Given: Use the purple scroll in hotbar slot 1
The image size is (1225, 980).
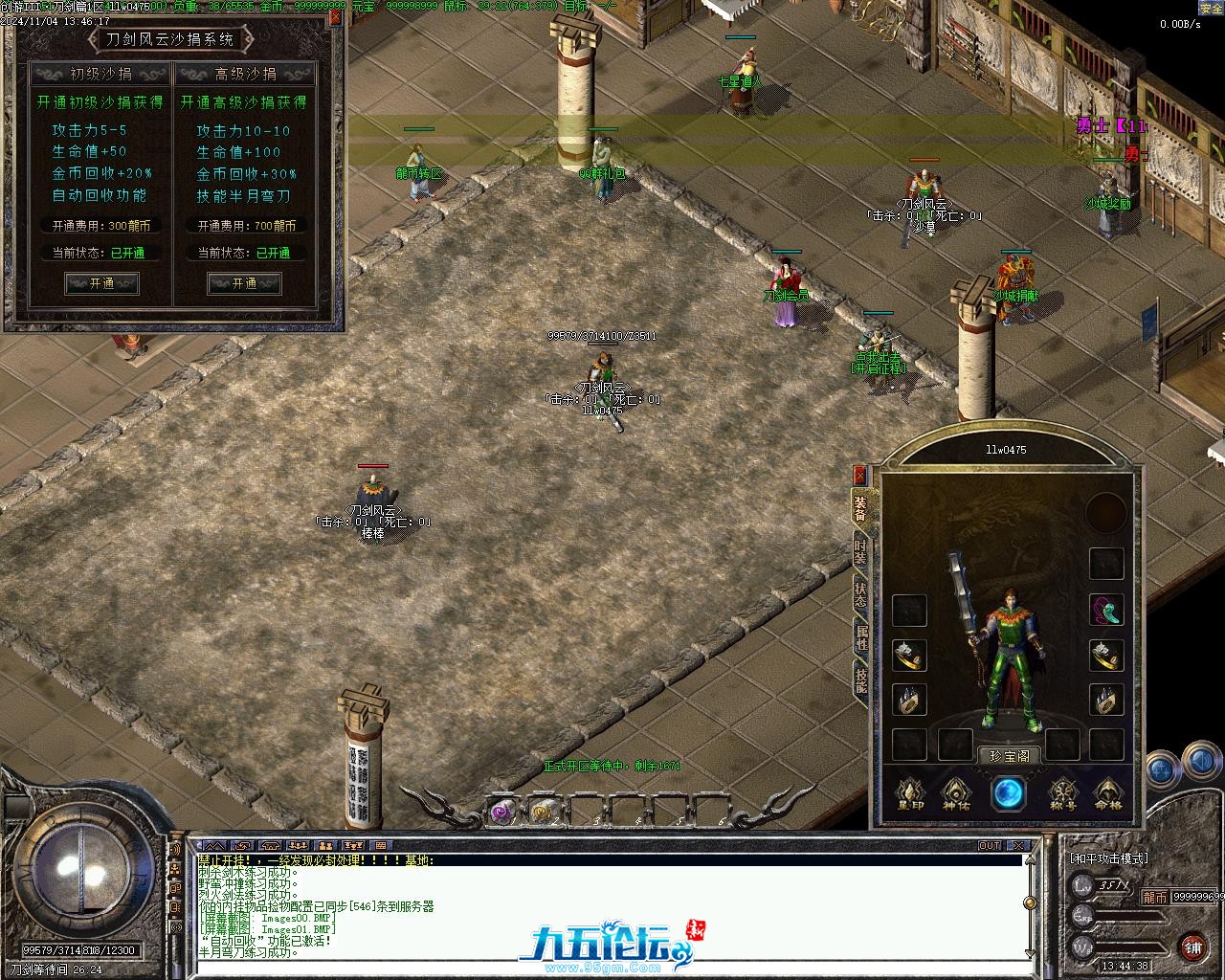Looking at the screenshot, I should point(501,812).
